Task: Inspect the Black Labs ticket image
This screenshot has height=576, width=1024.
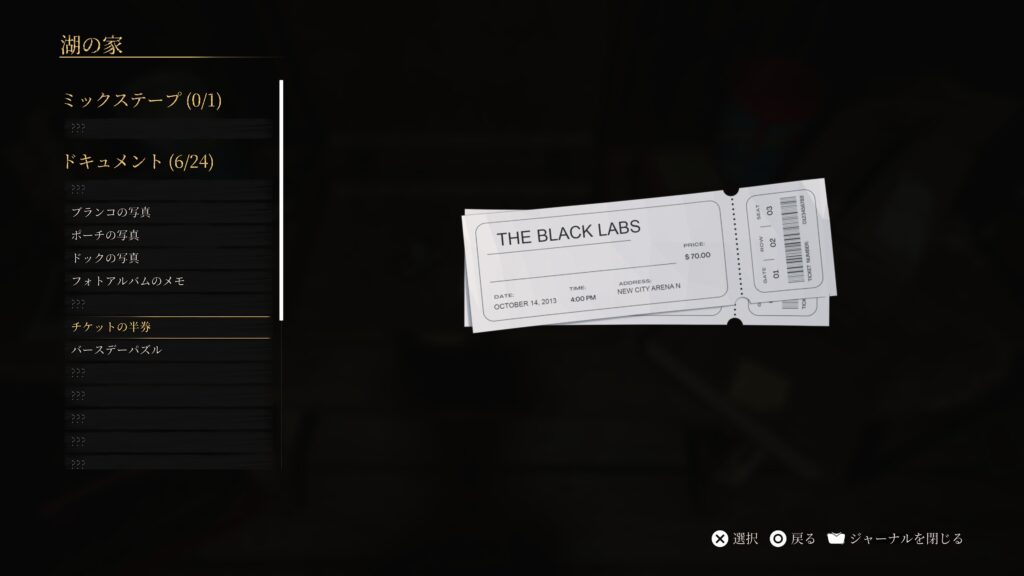Action: tap(644, 260)
